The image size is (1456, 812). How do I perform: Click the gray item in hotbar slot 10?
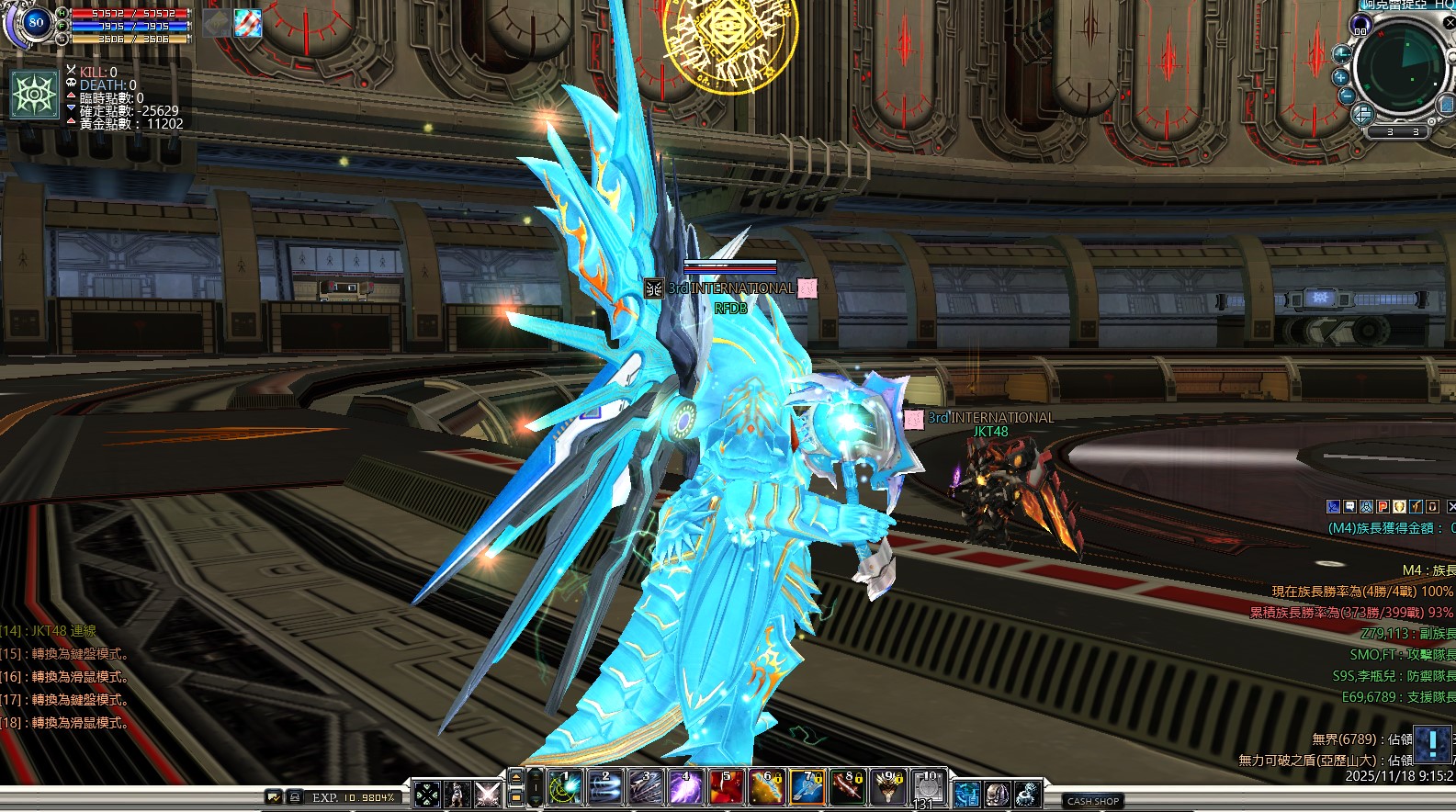tap(928, 789)
